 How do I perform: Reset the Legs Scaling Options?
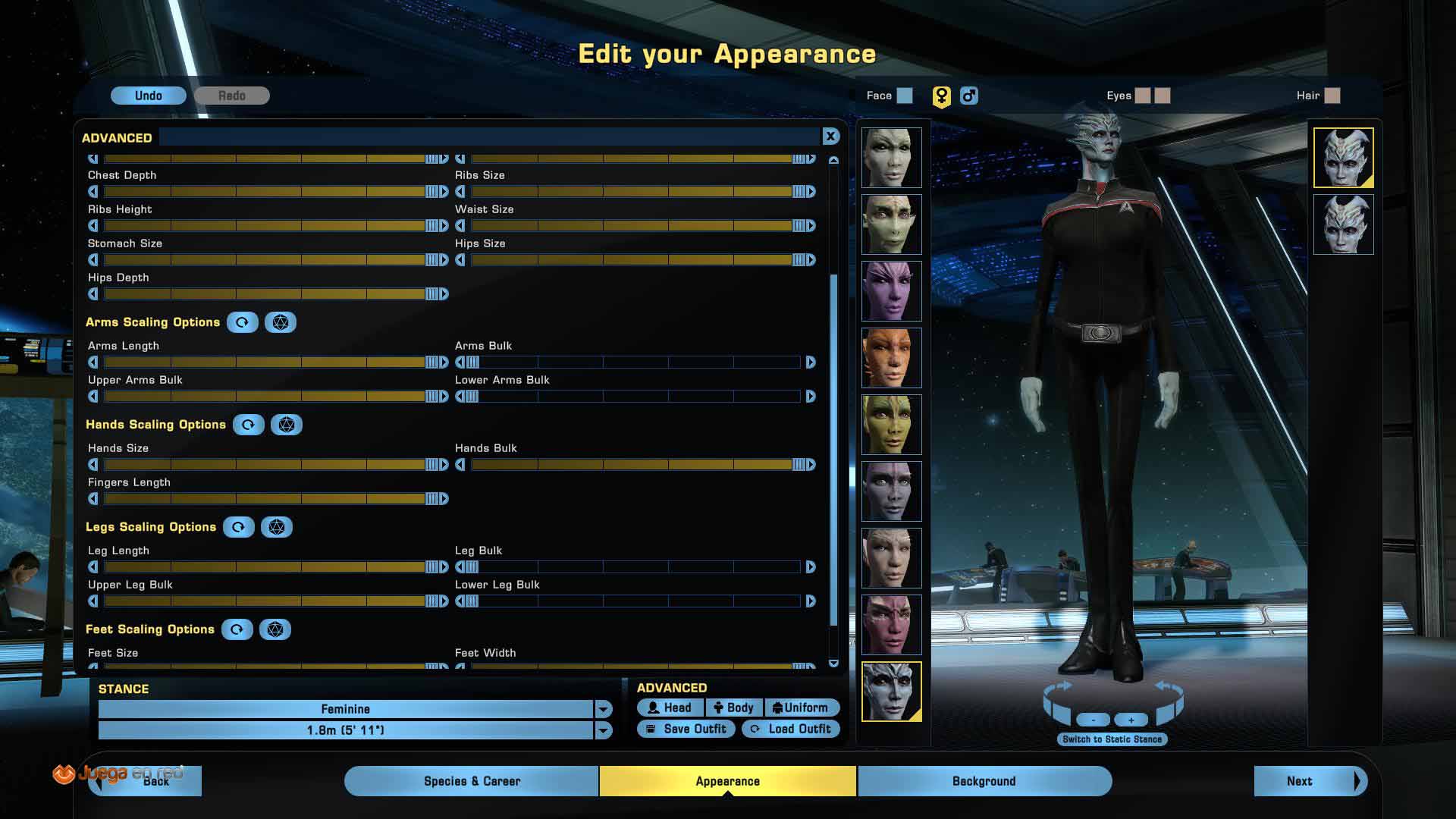pyautogui.click(x=238, y=527)
